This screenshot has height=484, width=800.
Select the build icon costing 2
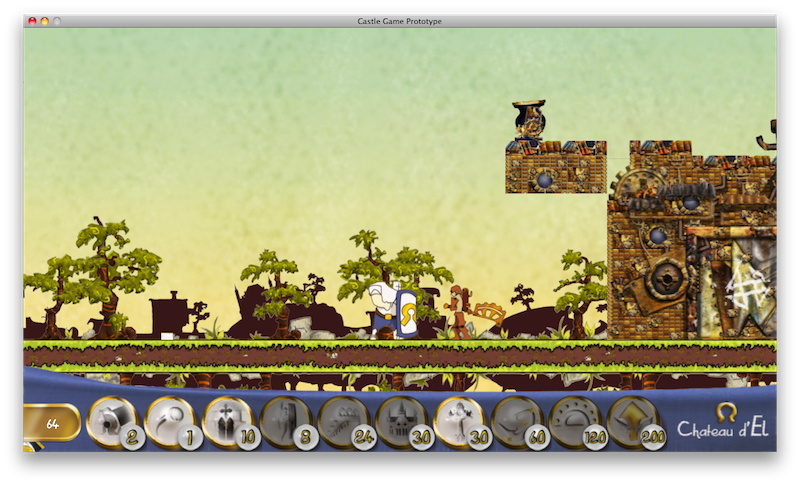coord(112,421)
